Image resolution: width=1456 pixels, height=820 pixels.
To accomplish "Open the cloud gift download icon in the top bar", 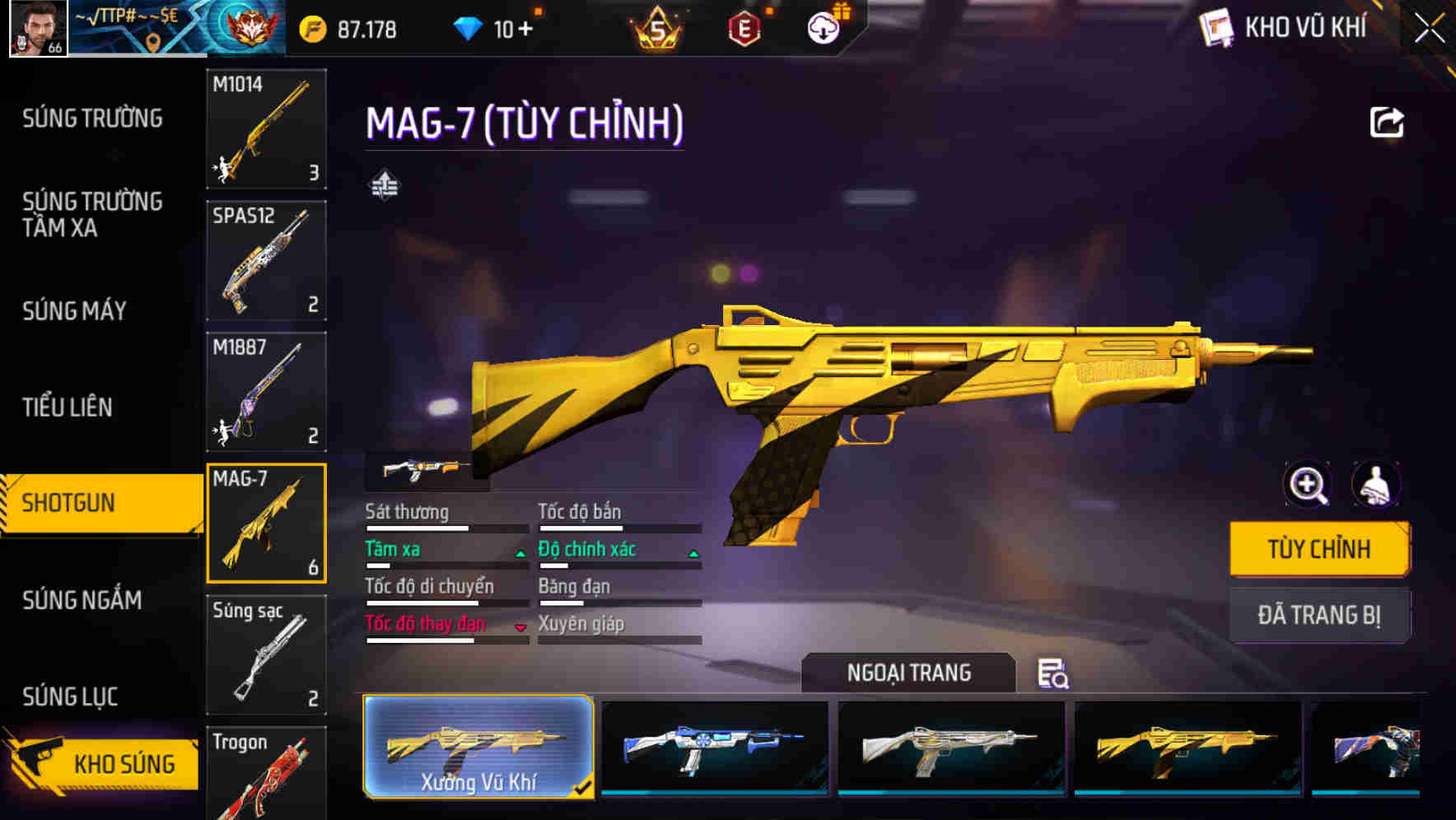I will 822,27.
